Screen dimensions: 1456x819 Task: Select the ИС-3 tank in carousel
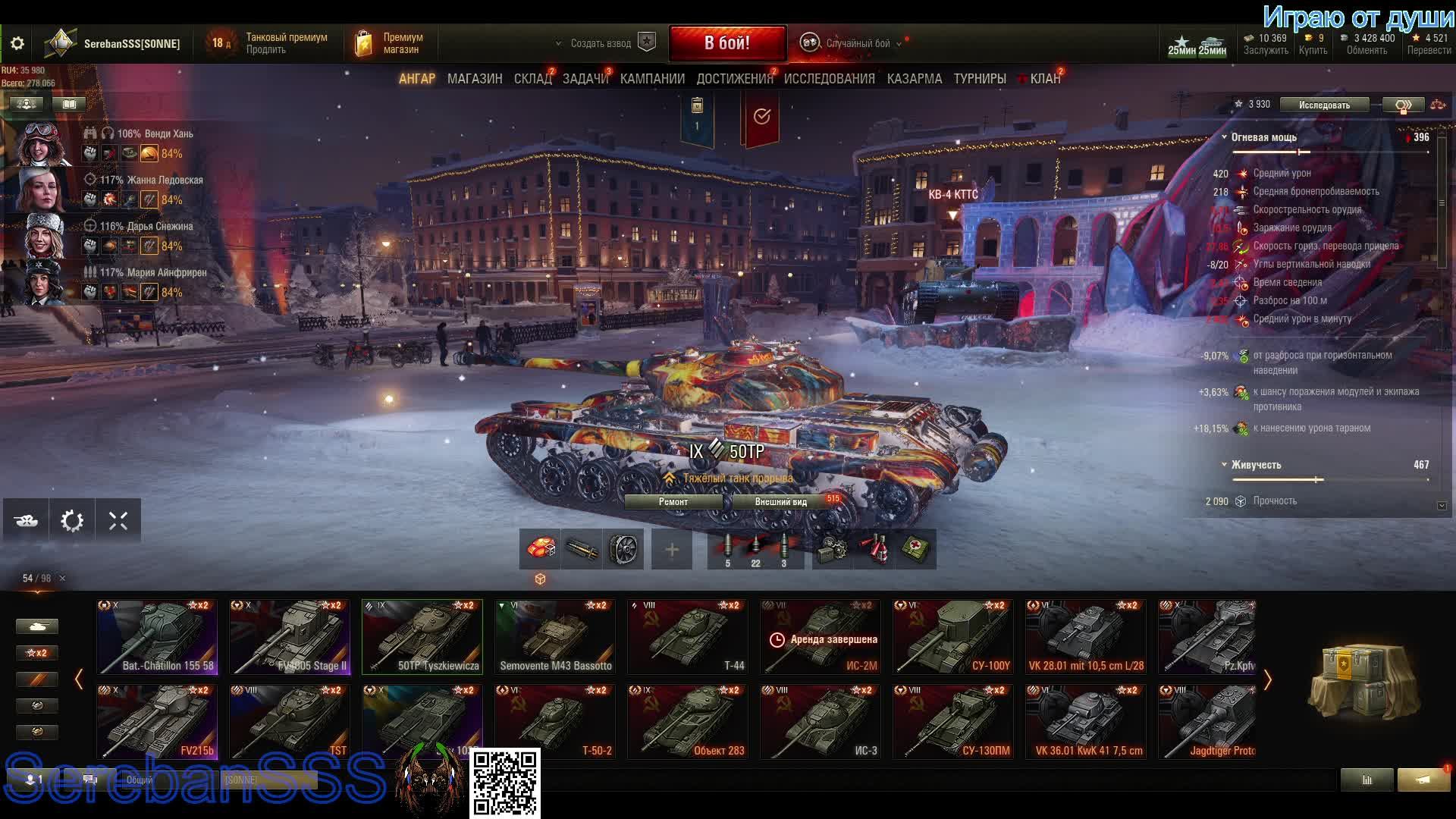pos(821,722)
